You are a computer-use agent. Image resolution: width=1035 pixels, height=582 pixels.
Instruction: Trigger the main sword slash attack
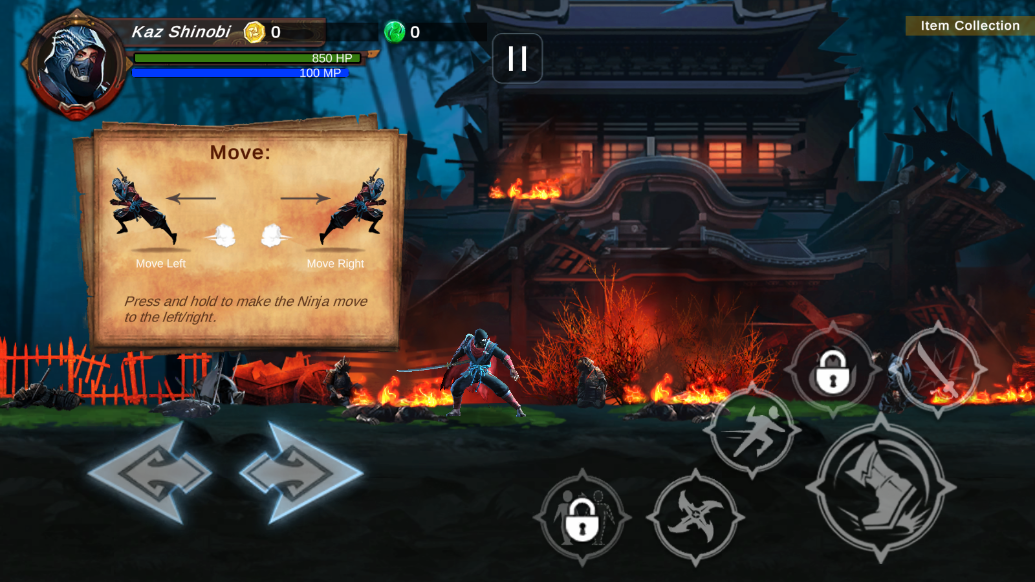coord(881,489)
